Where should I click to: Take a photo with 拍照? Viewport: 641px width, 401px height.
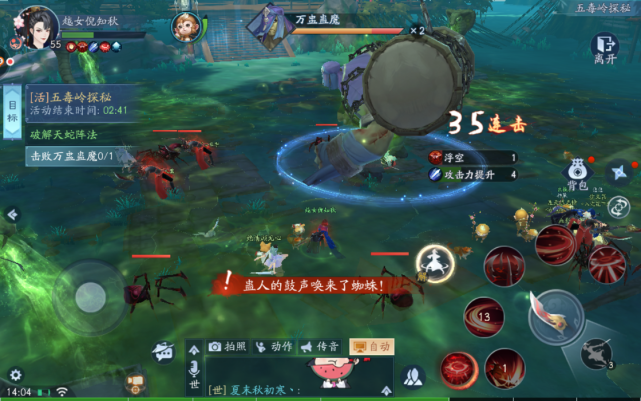click(227, 346)
